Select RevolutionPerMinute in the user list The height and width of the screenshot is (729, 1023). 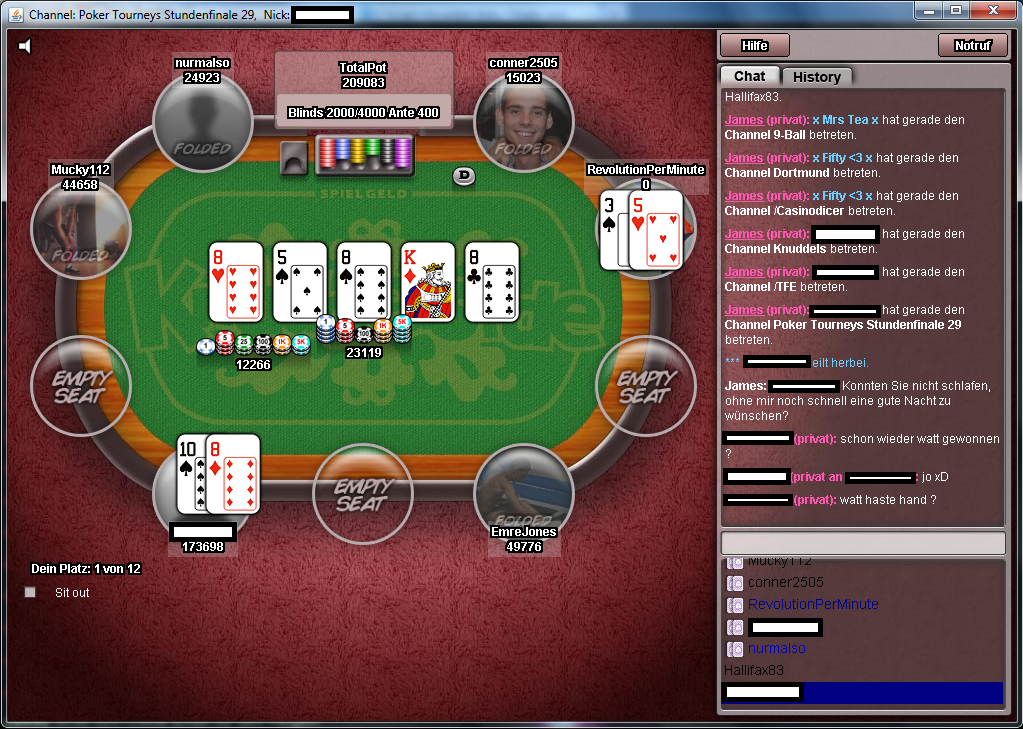tap(813, 604)
